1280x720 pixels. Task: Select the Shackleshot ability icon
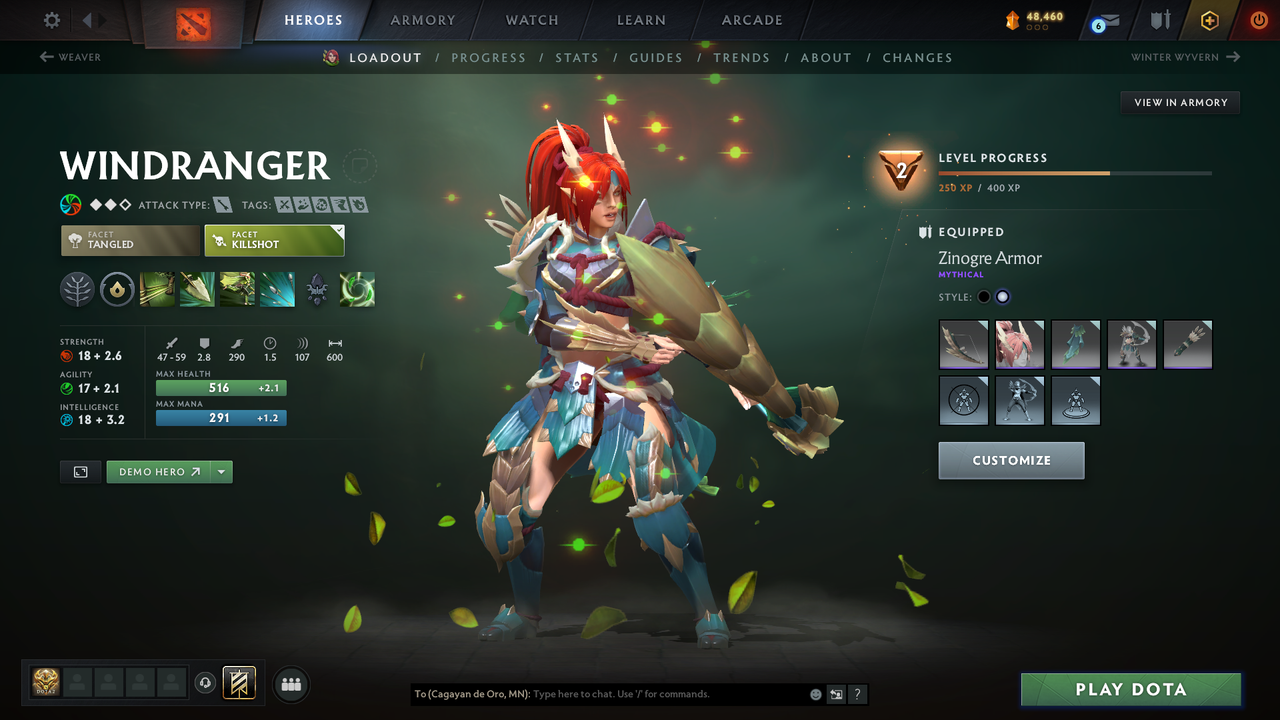[x=158, y=290]
